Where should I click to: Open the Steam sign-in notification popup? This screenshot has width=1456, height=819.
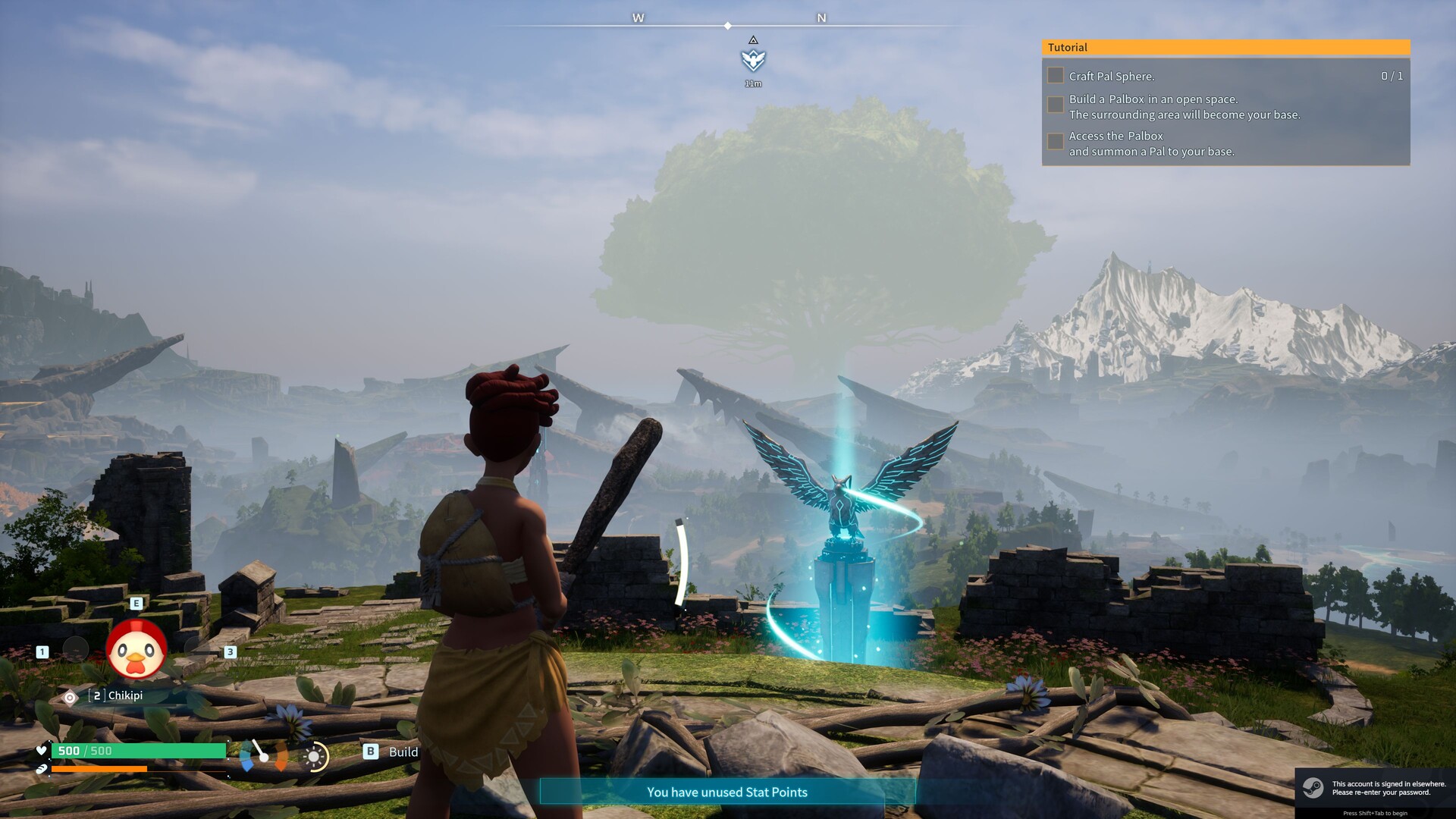point(1375,789)
